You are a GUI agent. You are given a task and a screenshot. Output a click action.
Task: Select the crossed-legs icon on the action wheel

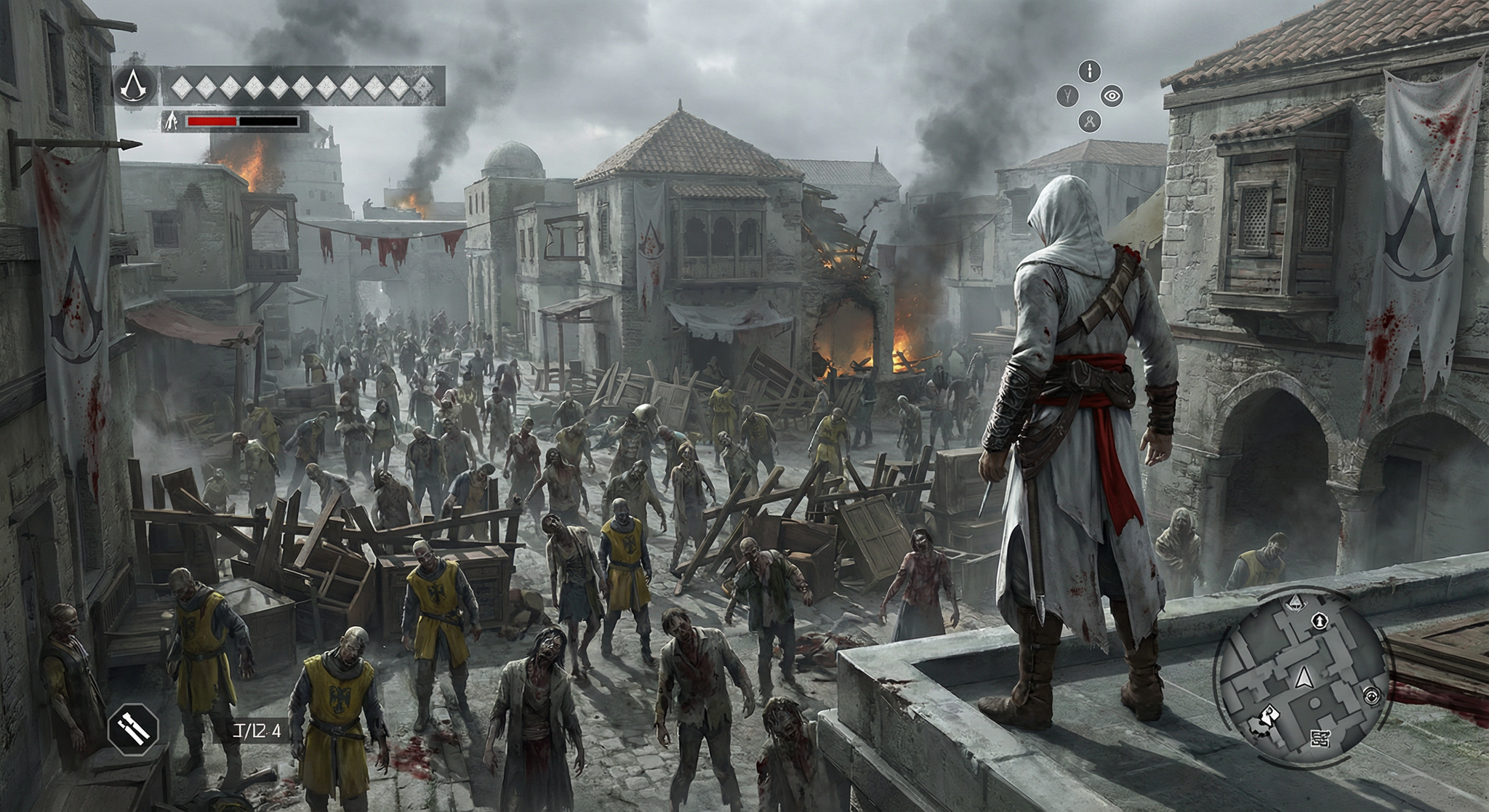click(1089, 121)
